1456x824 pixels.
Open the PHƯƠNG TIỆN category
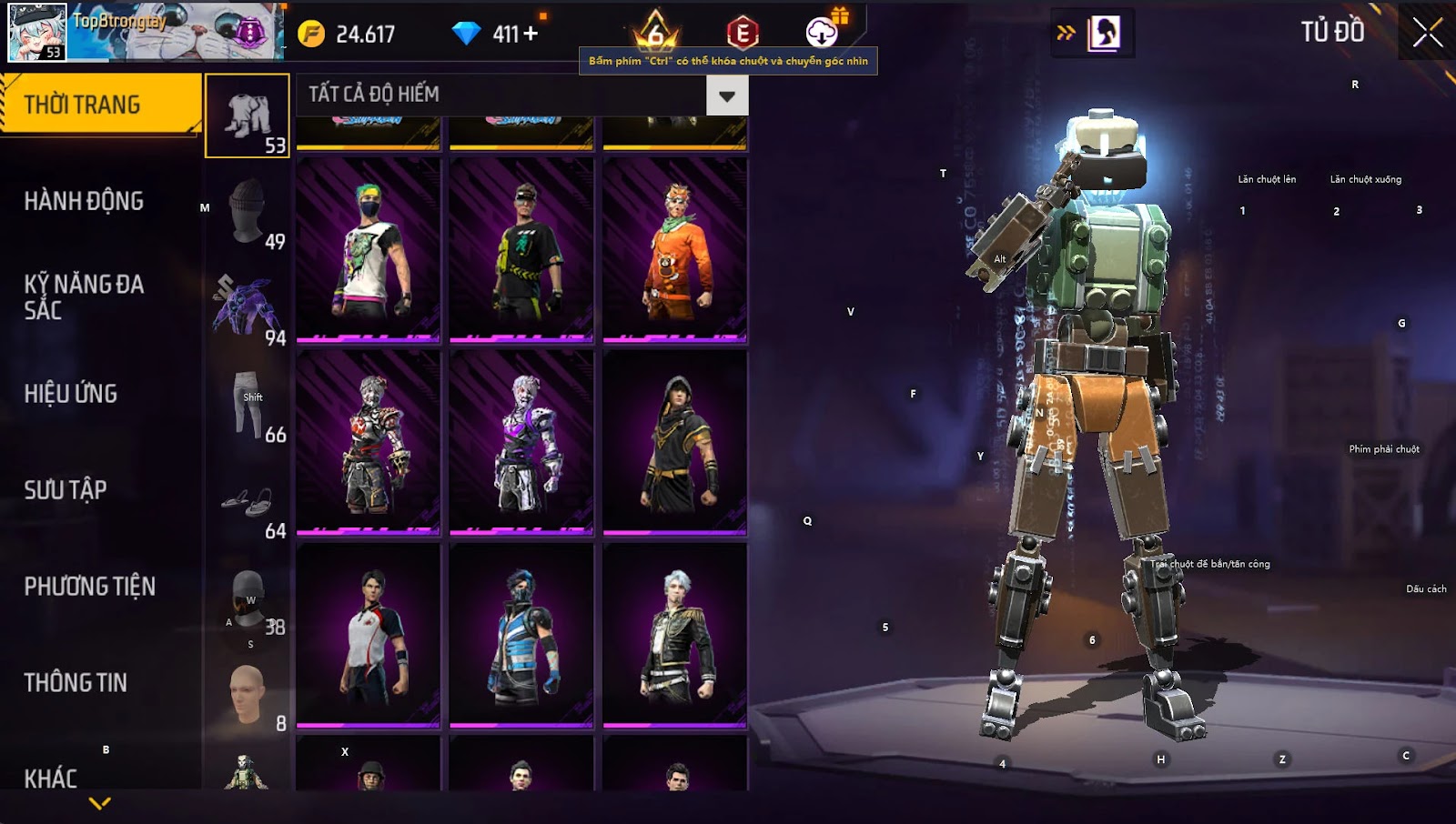pyautogui.click(x=89, y=587)
